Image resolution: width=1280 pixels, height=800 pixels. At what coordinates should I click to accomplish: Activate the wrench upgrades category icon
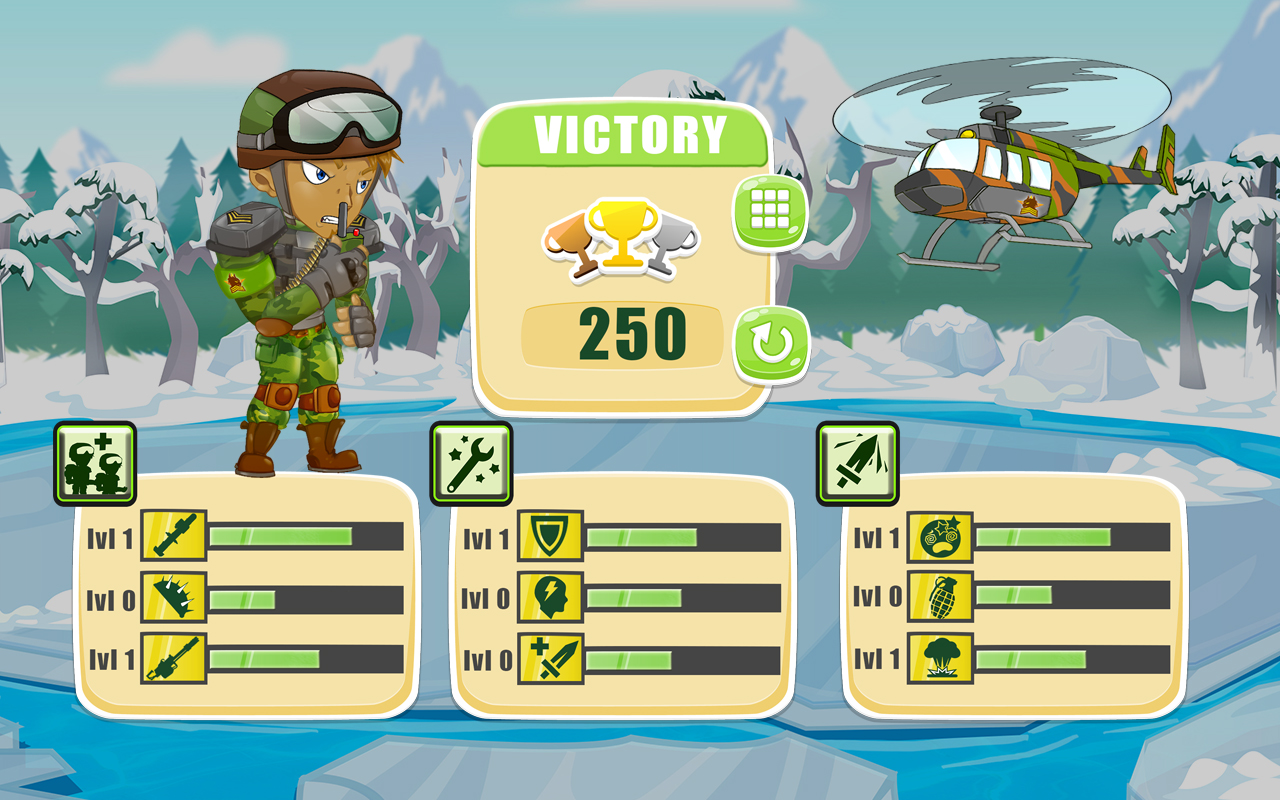(470, 462)
